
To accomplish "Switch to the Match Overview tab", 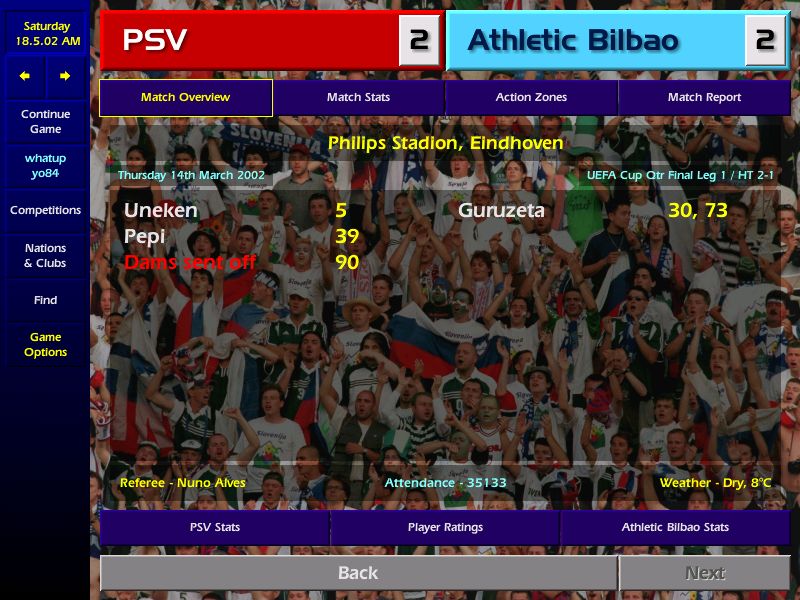I will pos(186,98).
